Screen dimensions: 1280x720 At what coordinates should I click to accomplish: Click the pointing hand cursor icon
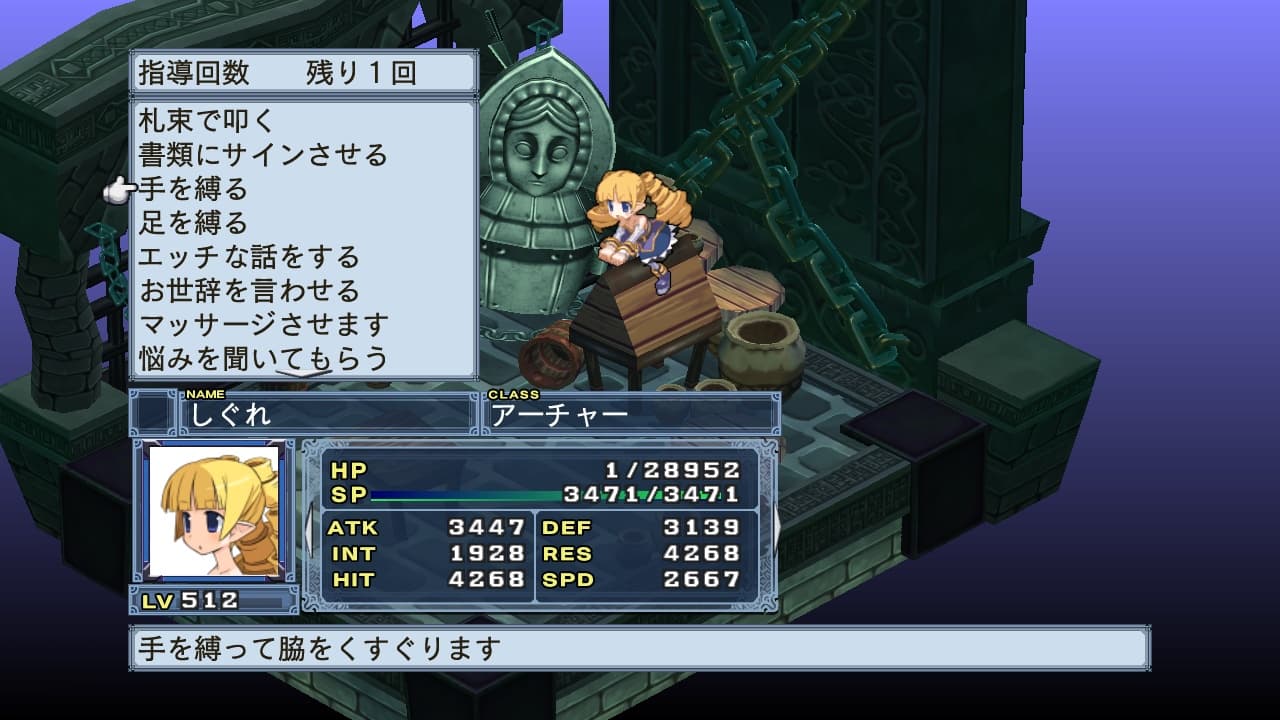click(x=122, y=188)
